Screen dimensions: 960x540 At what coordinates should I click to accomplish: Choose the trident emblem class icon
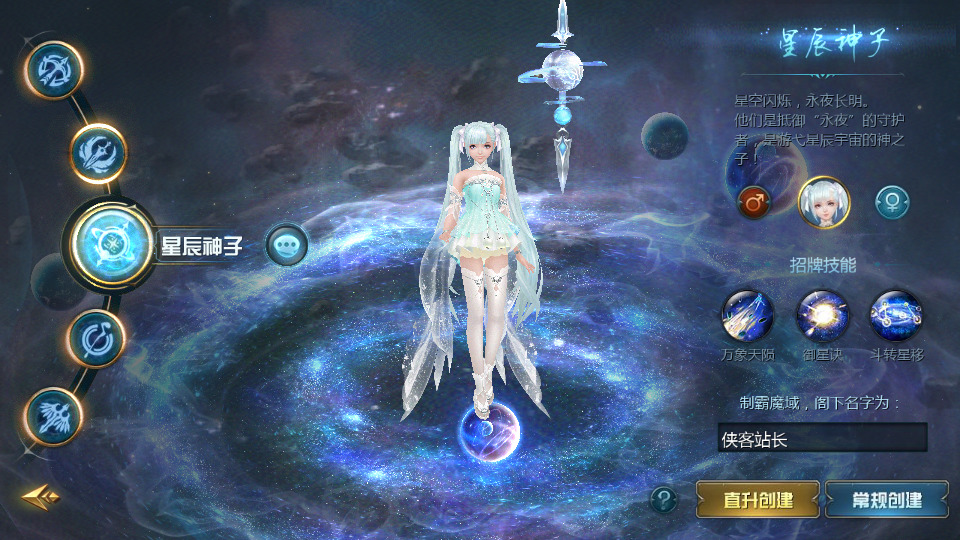(98, 153)
